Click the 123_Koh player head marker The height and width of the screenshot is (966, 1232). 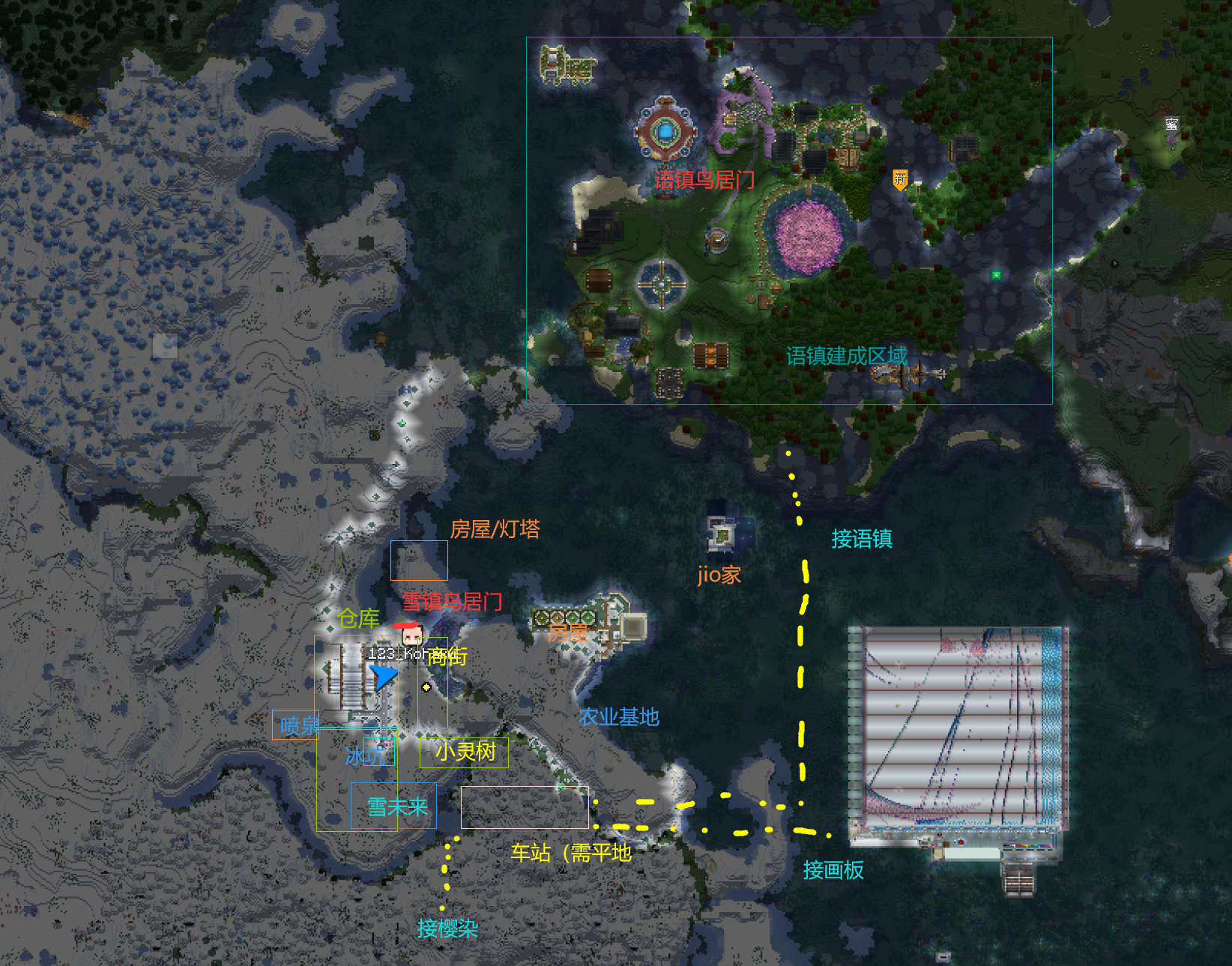tap(411, 636)
